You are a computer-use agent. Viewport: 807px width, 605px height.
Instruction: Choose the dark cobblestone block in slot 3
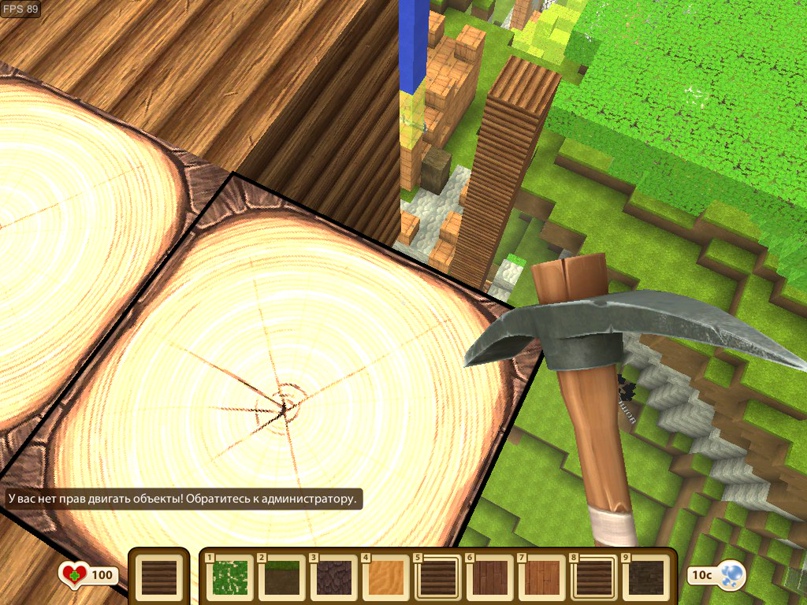click(x=333, y=577)
